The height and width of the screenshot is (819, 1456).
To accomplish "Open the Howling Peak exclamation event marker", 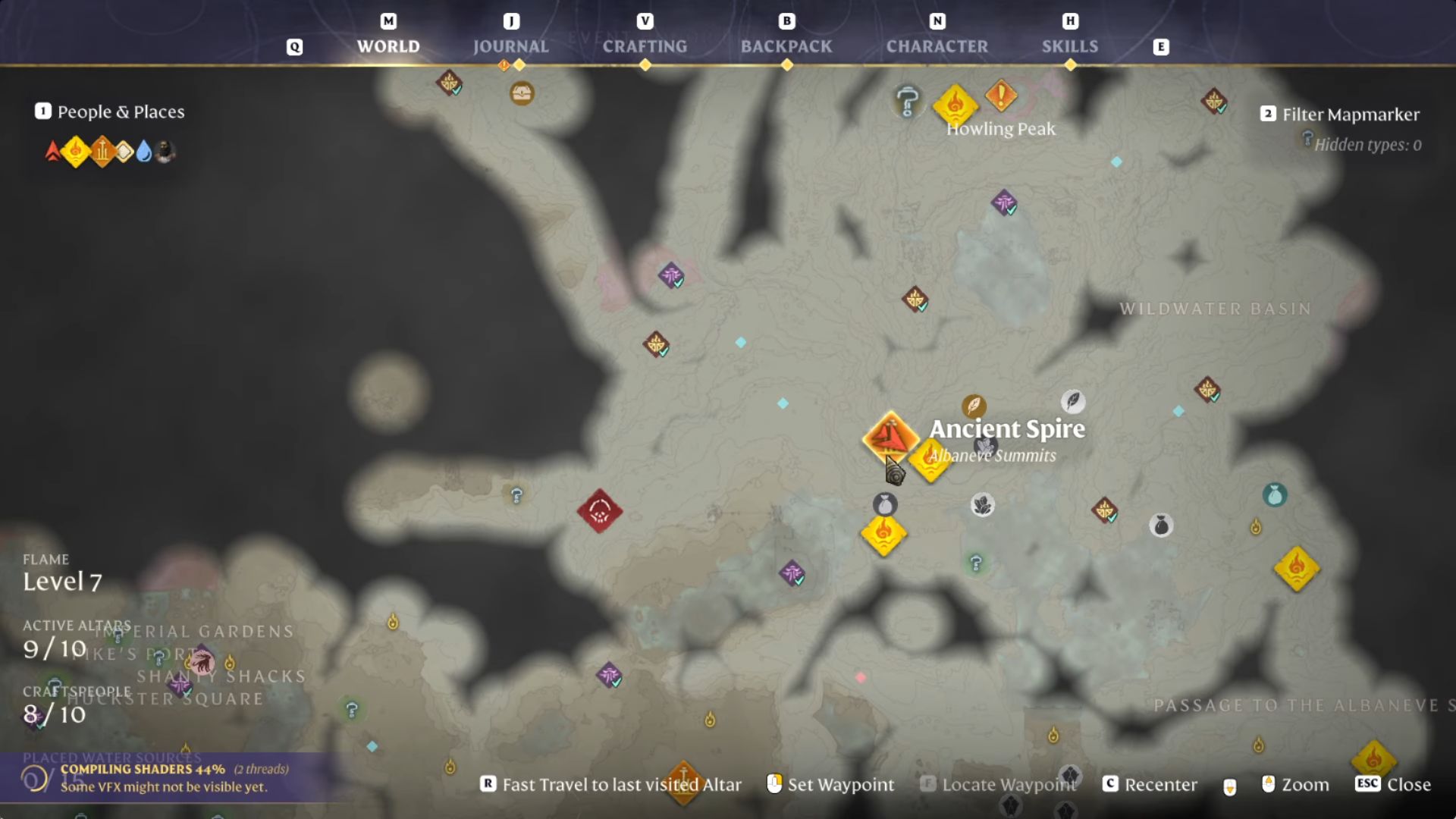I will click(999, 96).
